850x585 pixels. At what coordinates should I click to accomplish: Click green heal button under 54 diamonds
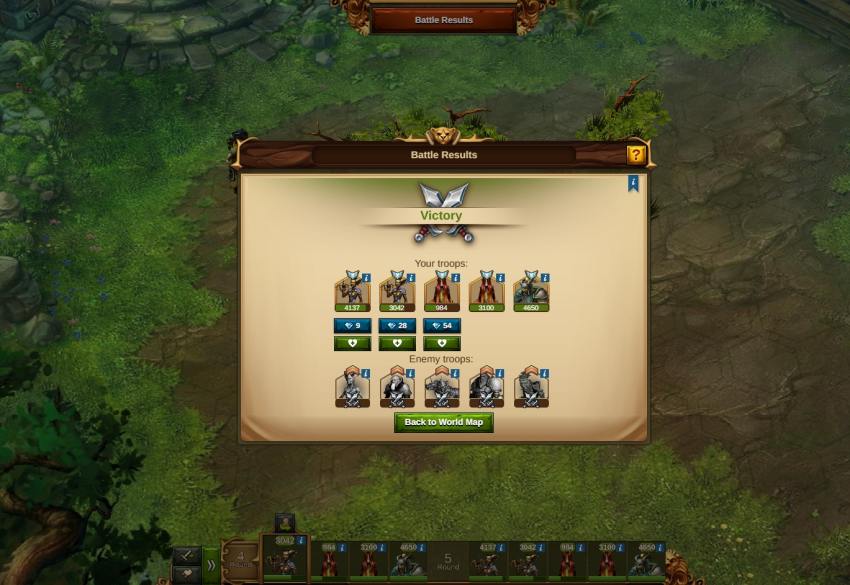coord(442,343)
